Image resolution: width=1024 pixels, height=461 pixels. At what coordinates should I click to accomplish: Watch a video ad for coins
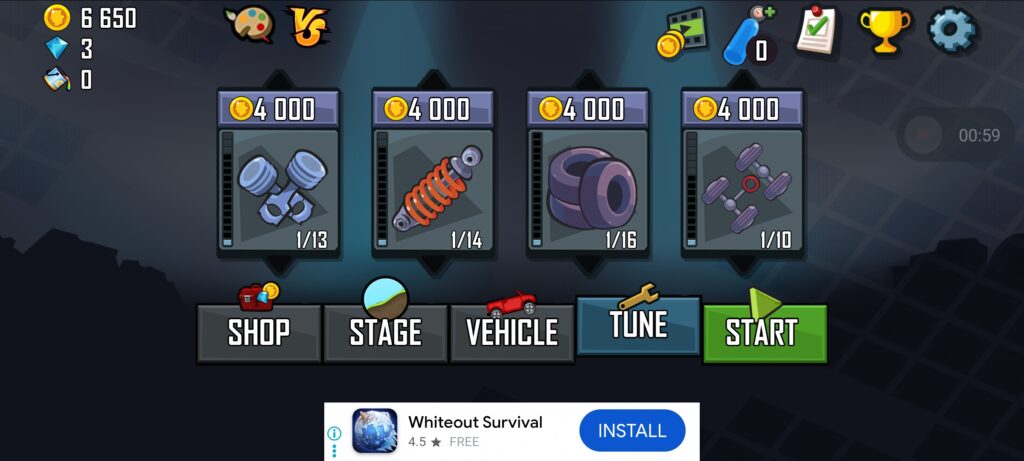(682, 34)
